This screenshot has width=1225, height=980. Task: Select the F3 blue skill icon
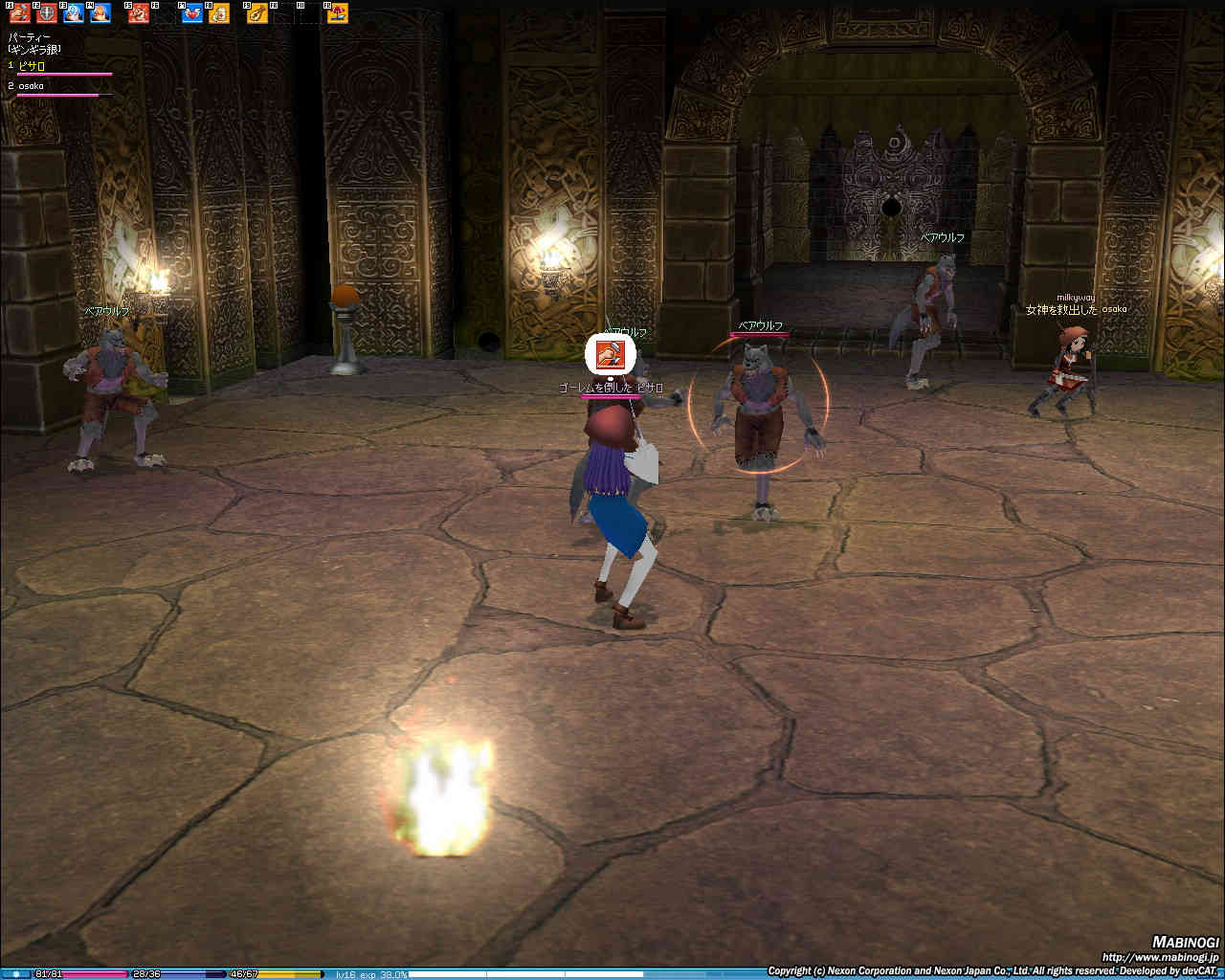(74, 13)
